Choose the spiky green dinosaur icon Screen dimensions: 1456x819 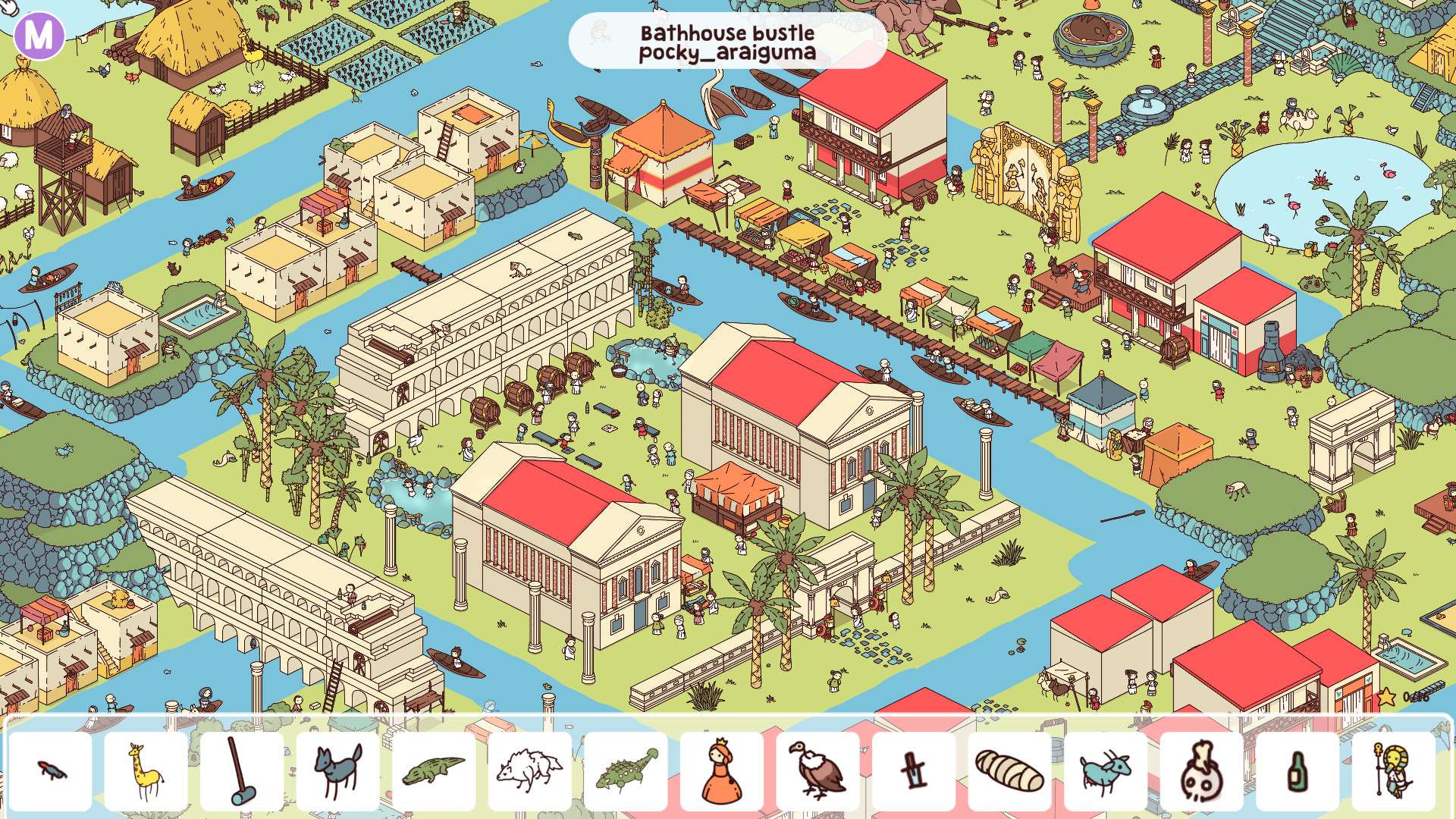(x=626, y=771)
